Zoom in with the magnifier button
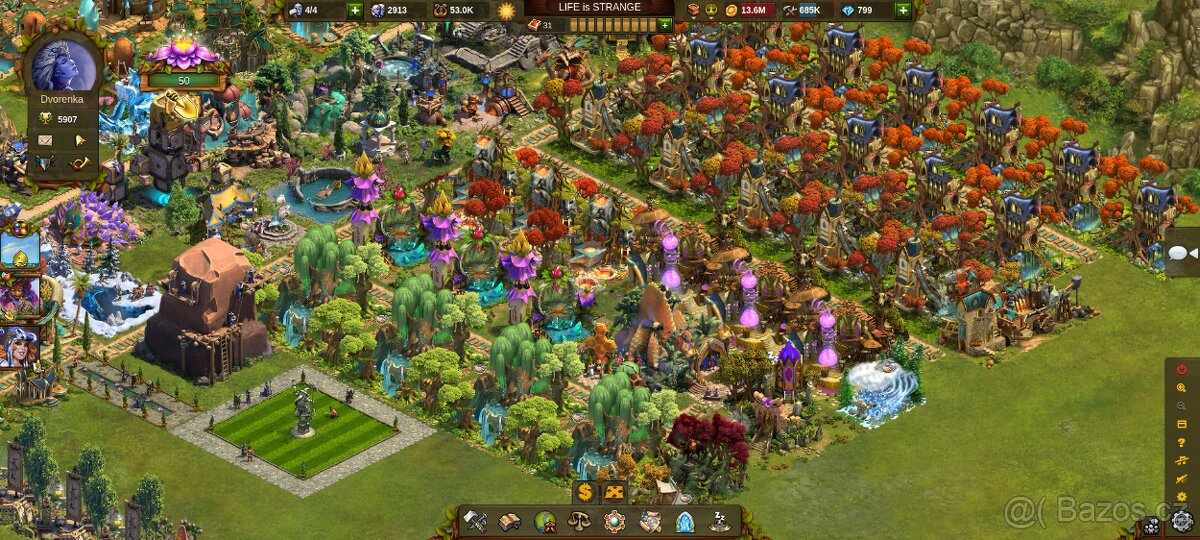 click(x=1182, y=387)
